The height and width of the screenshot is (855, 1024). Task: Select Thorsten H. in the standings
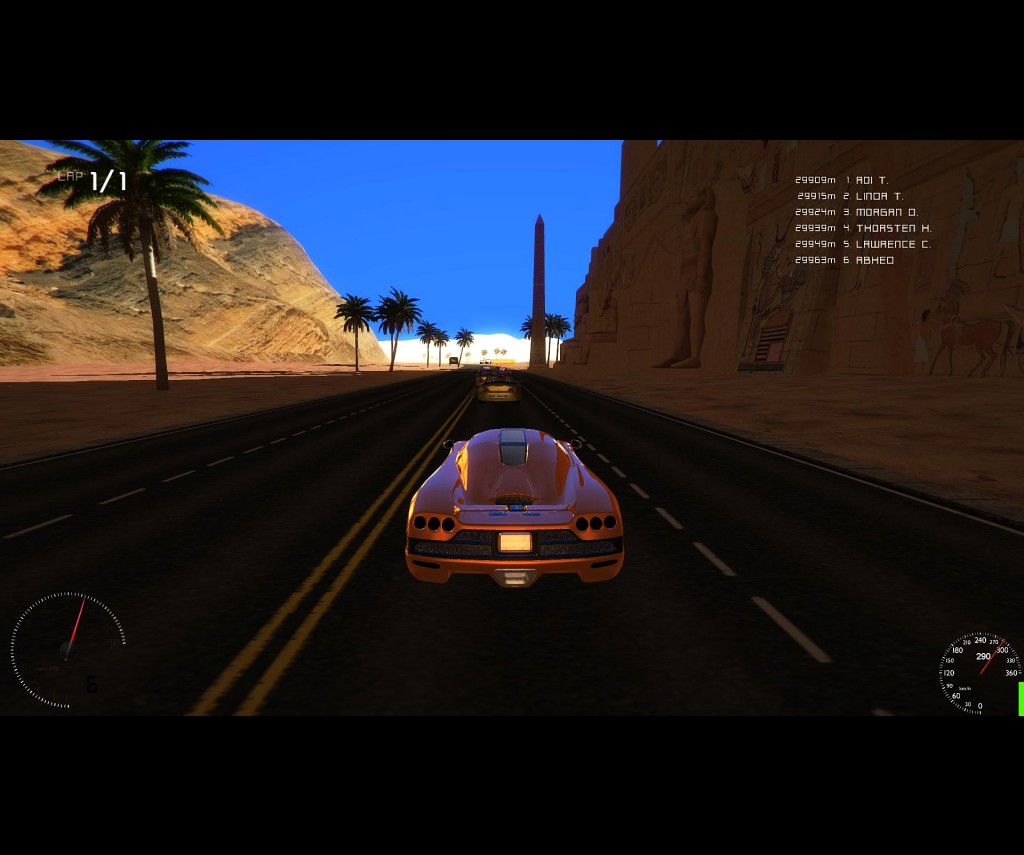click(893, 228)
